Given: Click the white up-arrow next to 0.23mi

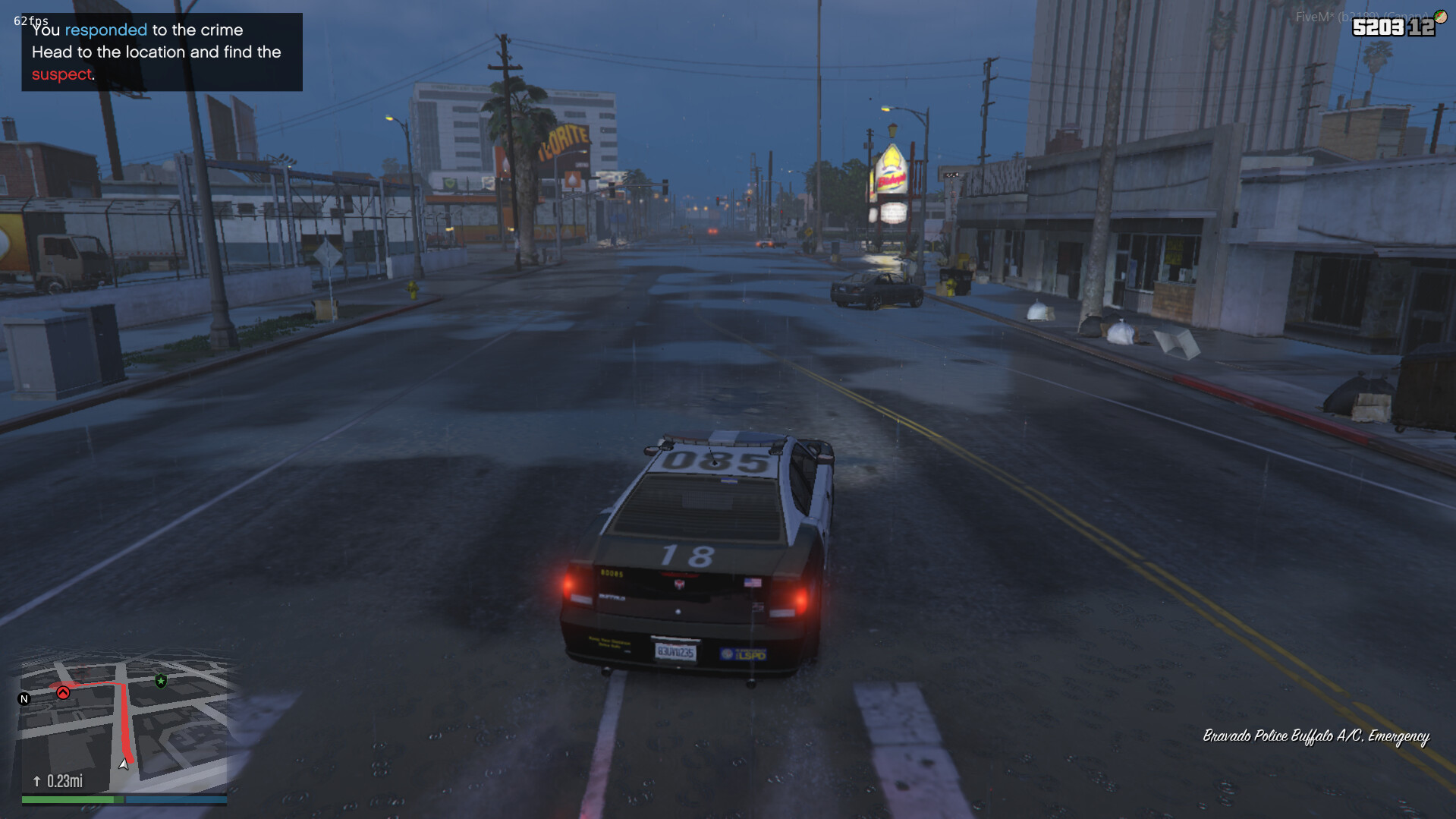Looking at the screenshot, I should click(x=37, y=780).
